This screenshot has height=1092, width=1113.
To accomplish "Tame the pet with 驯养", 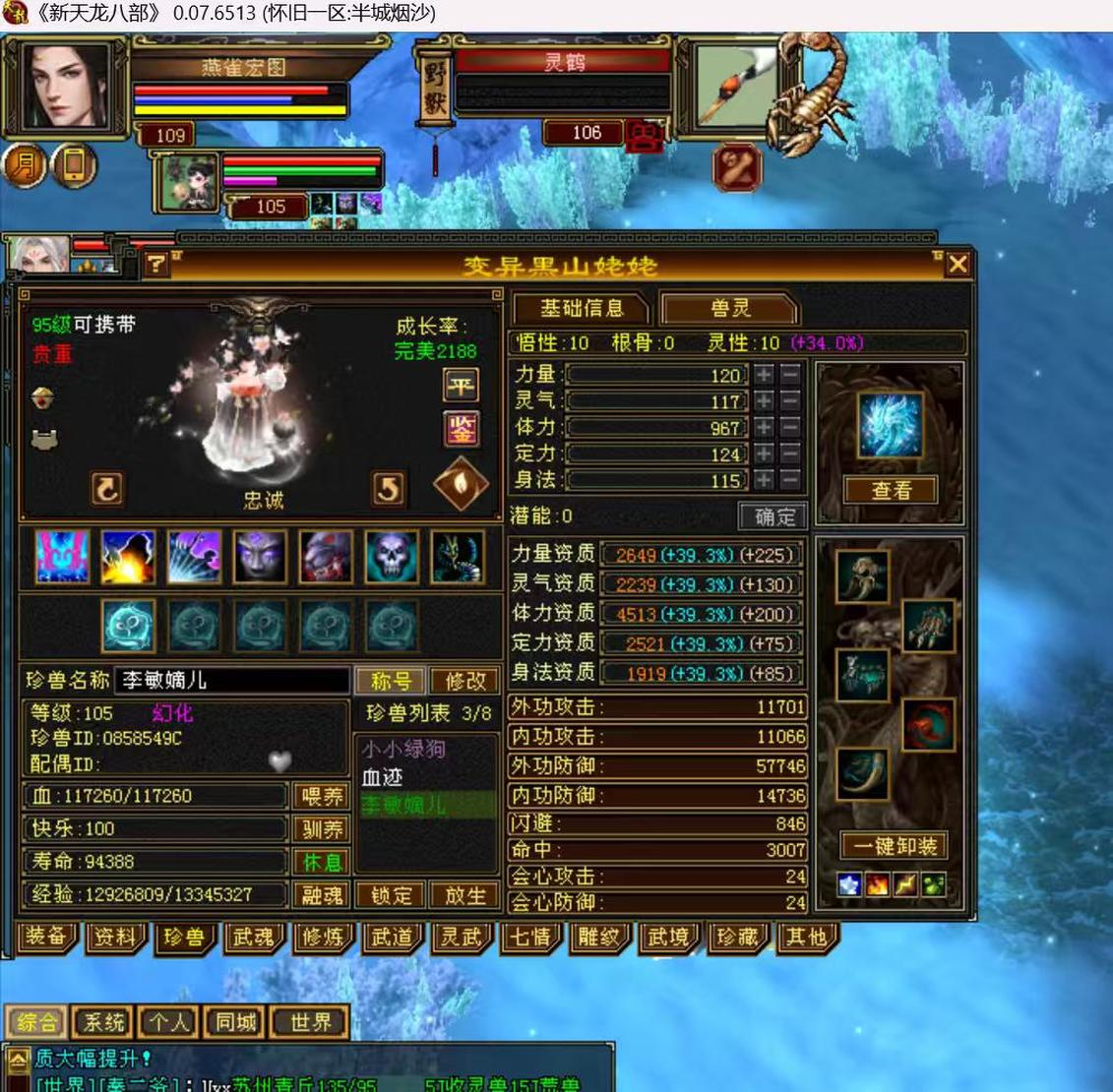I will [321, 829].
